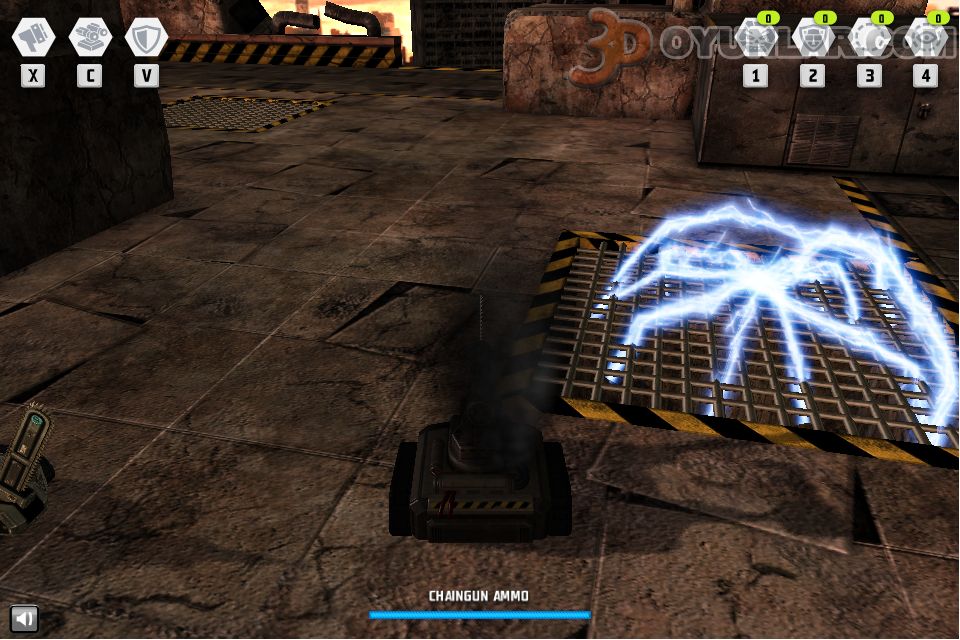Image resolution: width=960 pixels, height=640 pixels.
Task: Activate the megaphone hexagon ability
Action: click(x=33, y=37)
